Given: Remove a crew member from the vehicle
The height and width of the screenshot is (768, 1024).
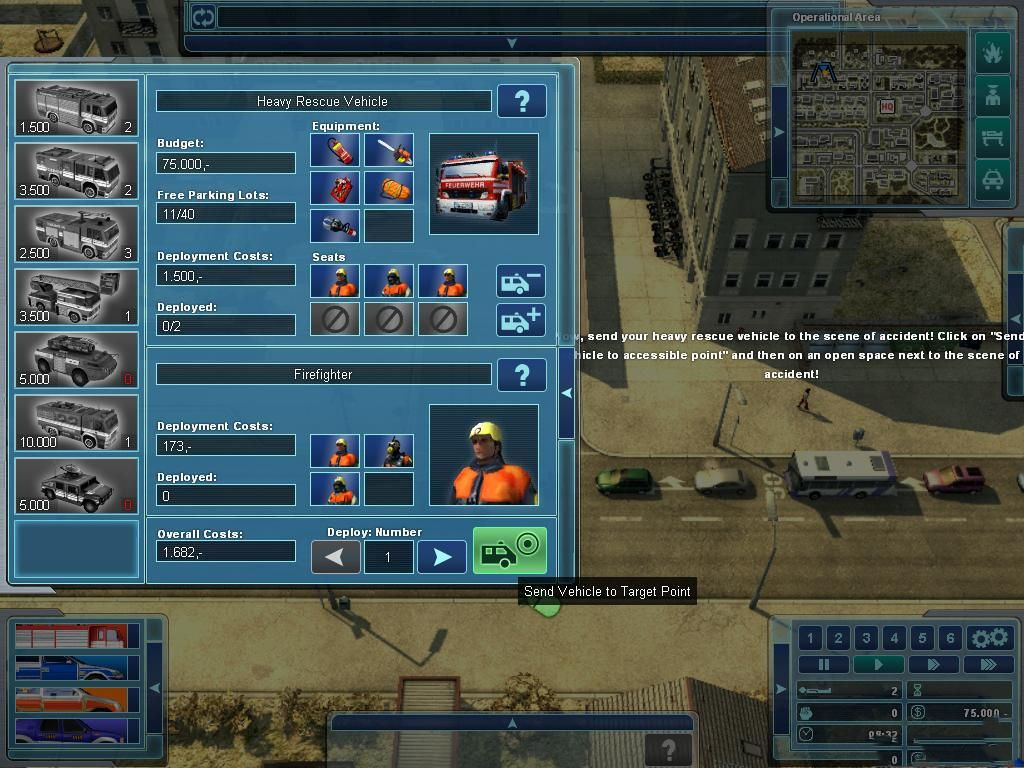Looking at the screenshot, I should coord(521,281).
